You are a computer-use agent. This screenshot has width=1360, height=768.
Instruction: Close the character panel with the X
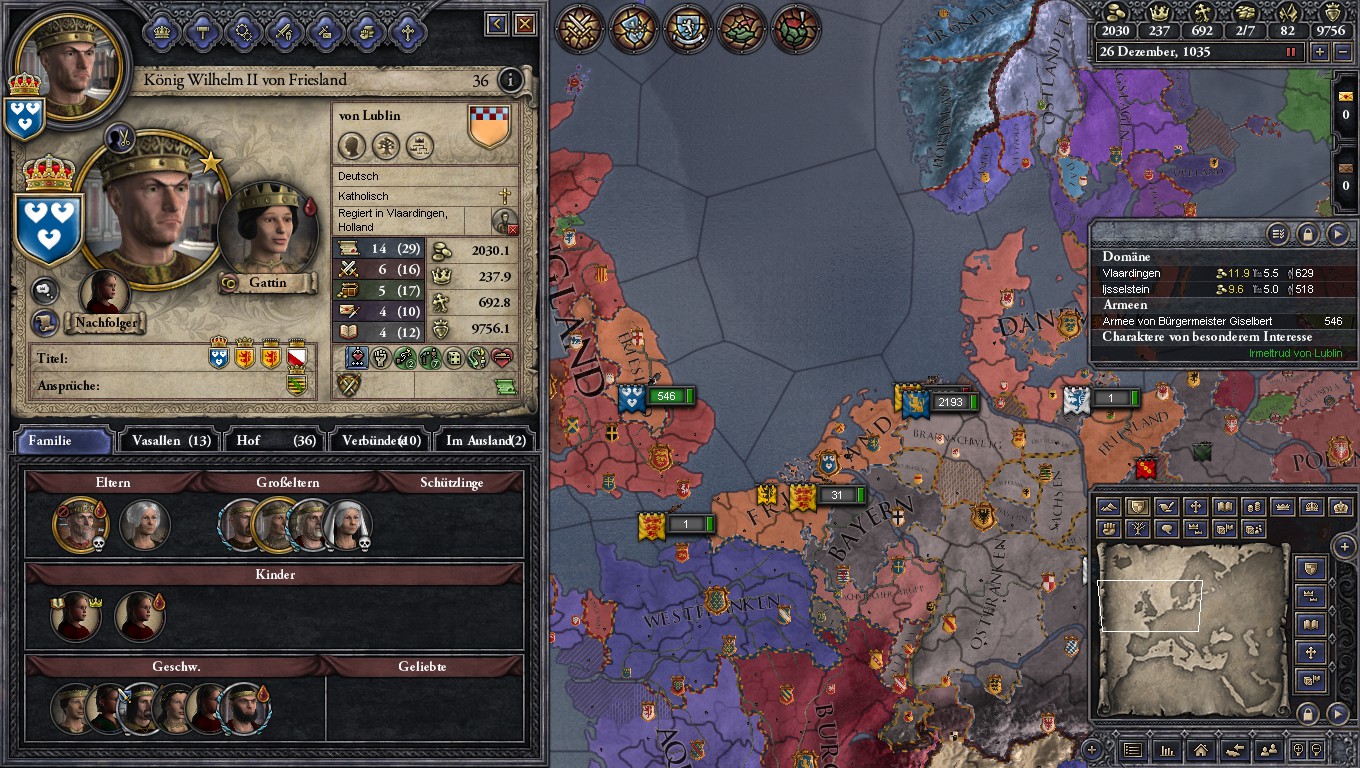(525, 24)
